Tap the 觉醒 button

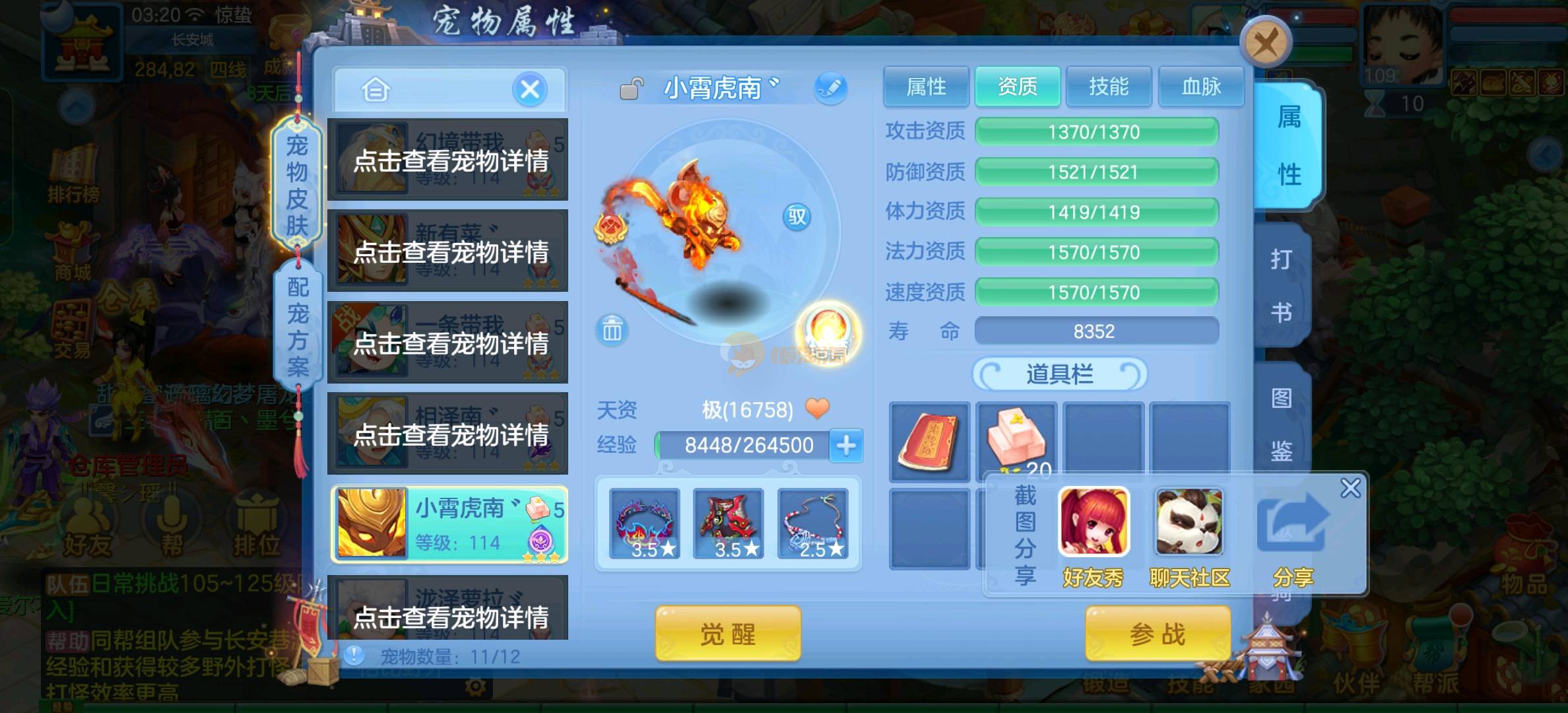click(727, 634)
